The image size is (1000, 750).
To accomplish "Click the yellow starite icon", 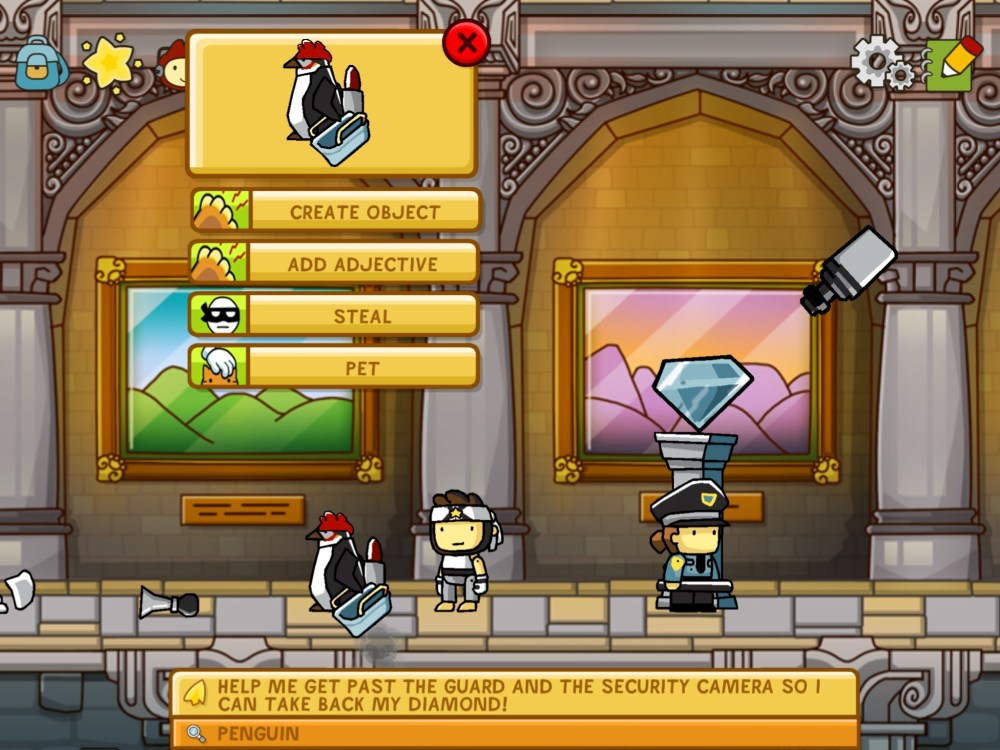I will tap(108, 63).
